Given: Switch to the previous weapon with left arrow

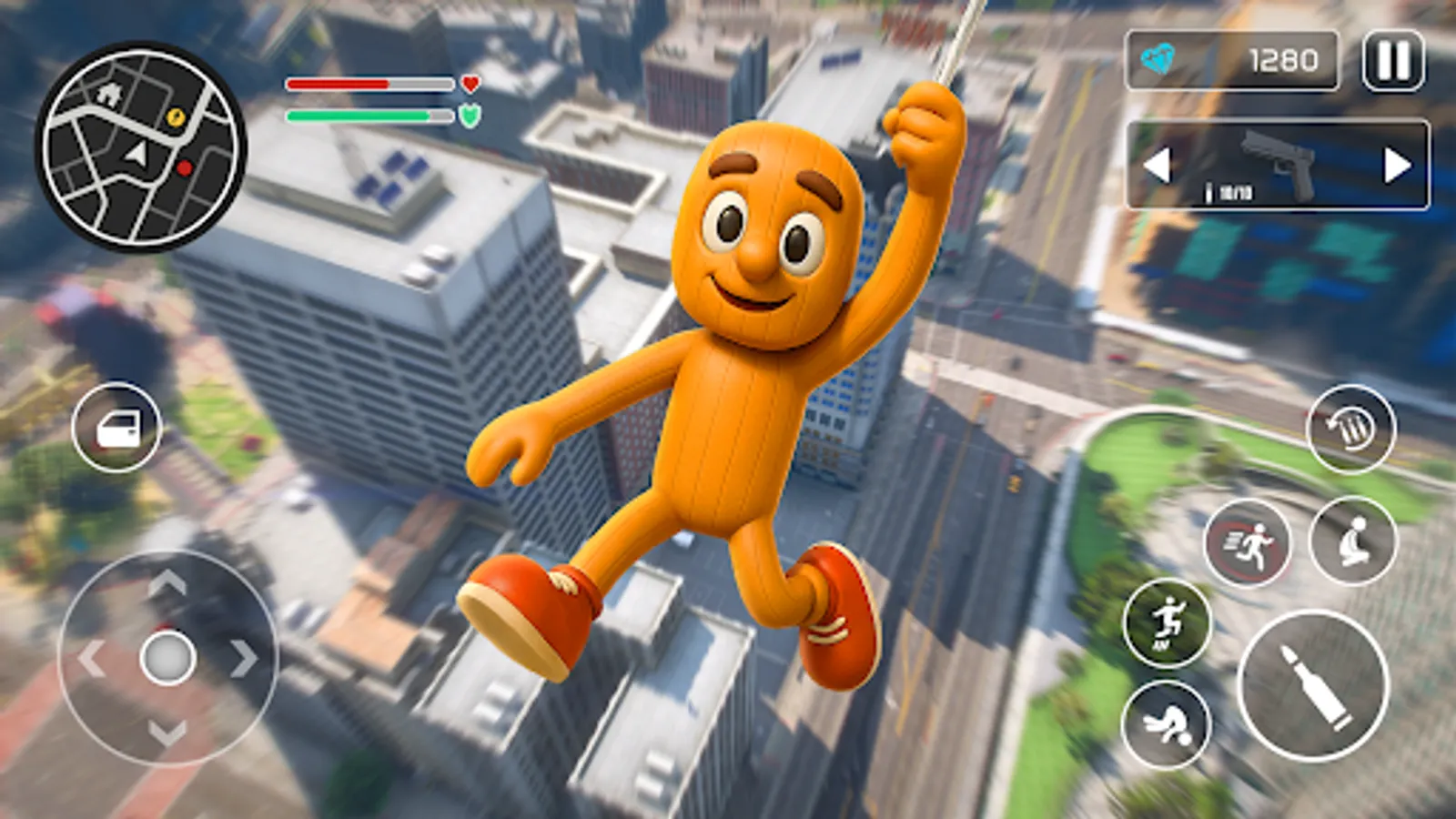Looking at the screenshot, I should pyautogui.click(x=1159, y=164).
